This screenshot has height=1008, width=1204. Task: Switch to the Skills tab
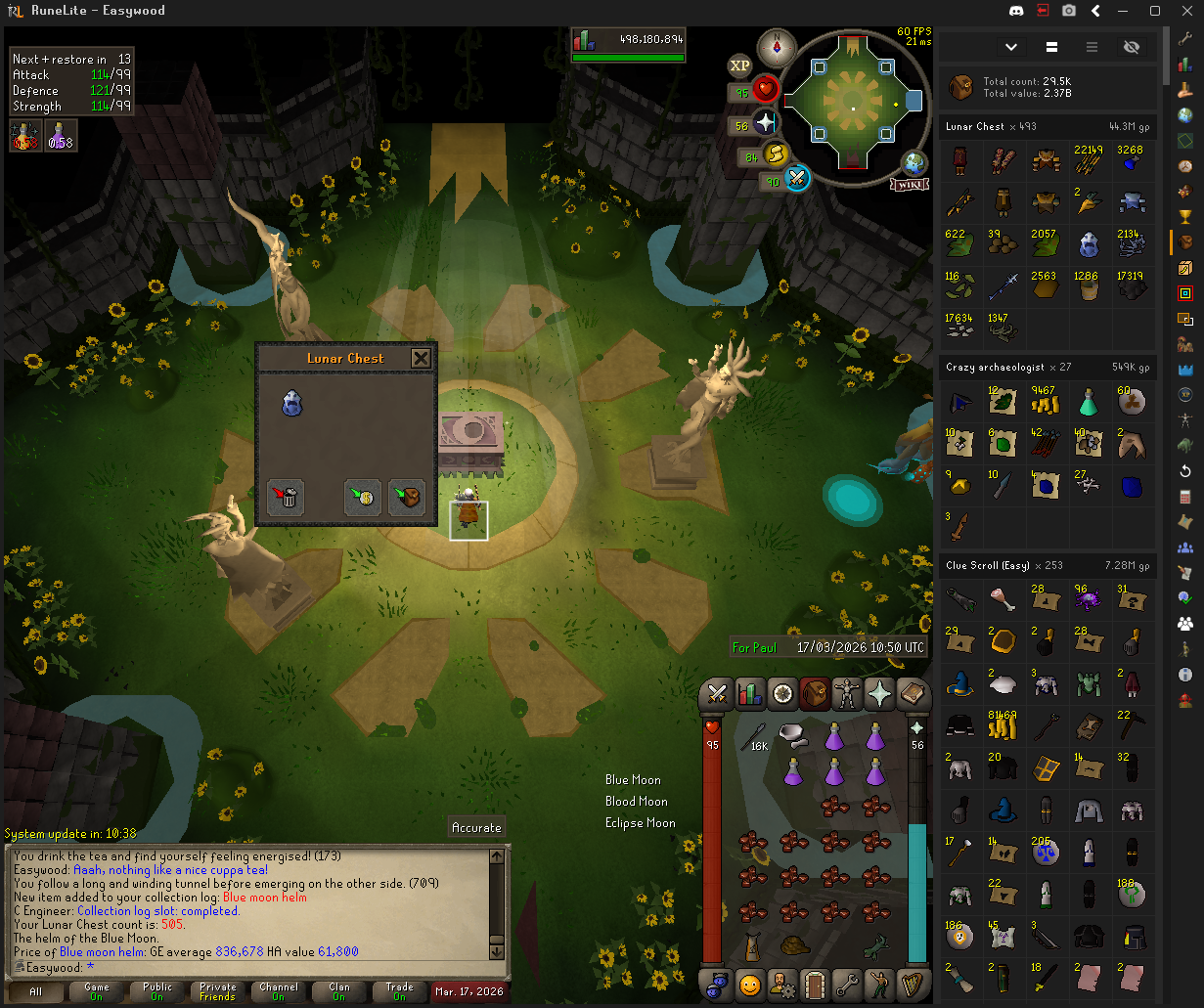pos(749,693)
